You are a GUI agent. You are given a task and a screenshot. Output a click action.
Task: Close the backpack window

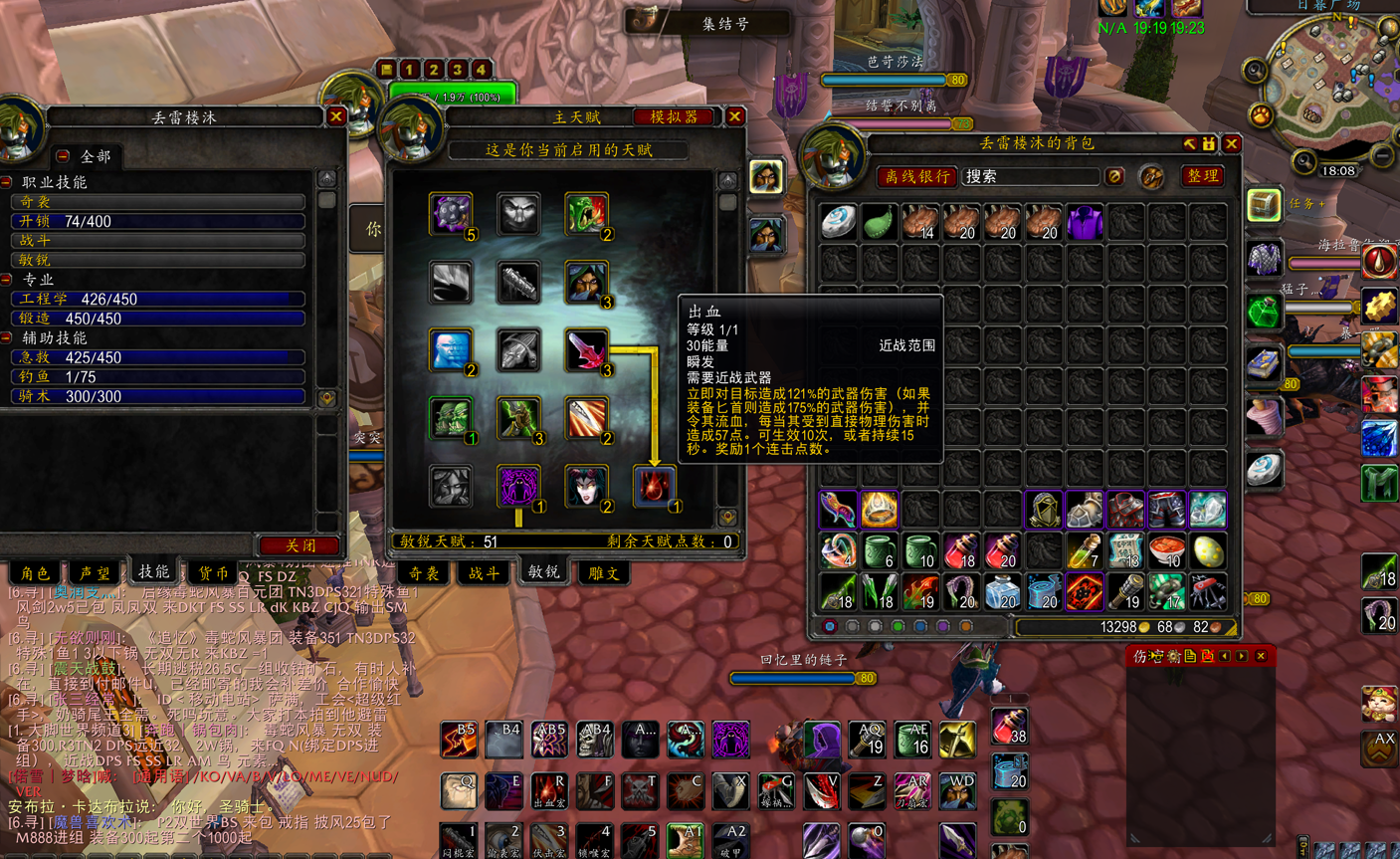click(1232, 143)
